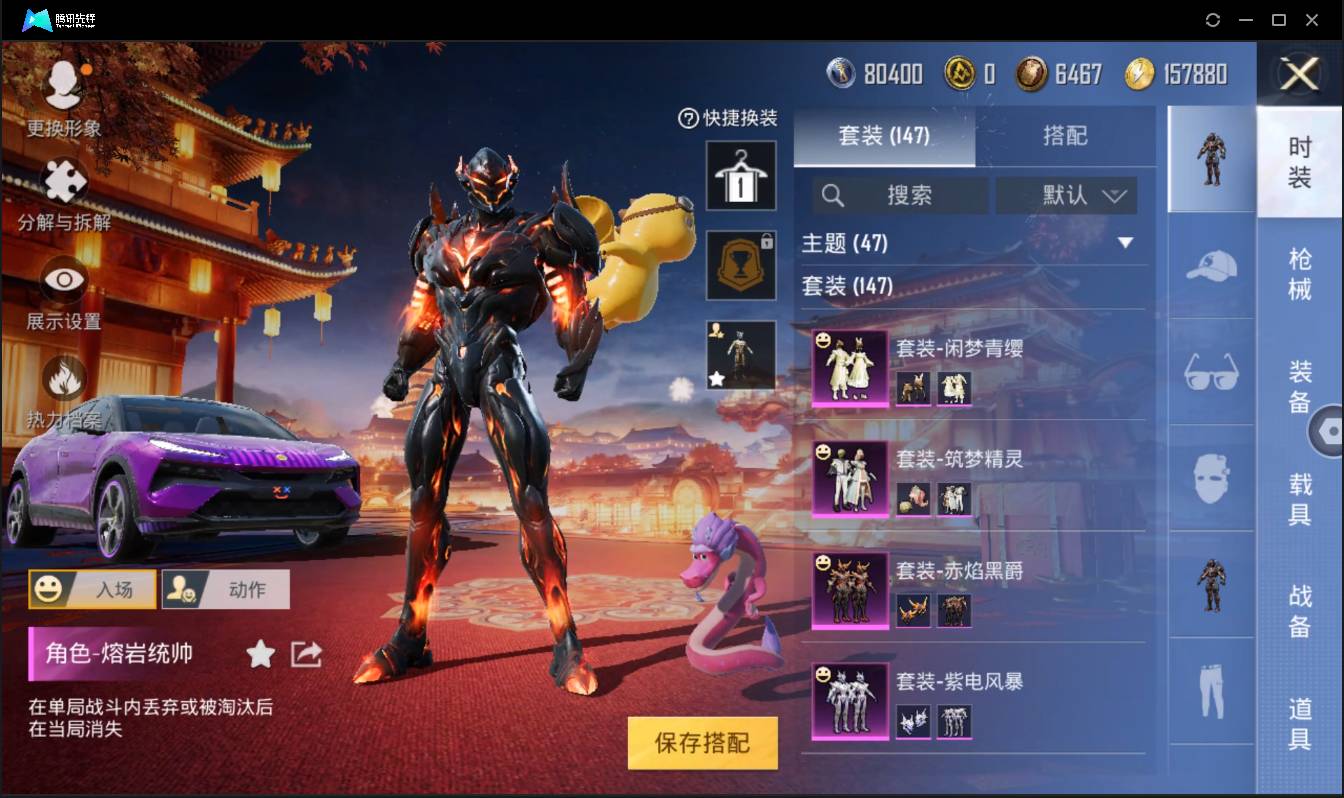This screenshot has height=798, width=1344.
Task: Select the glasses eyewear category icon
Action: (x=1210, y=372)
